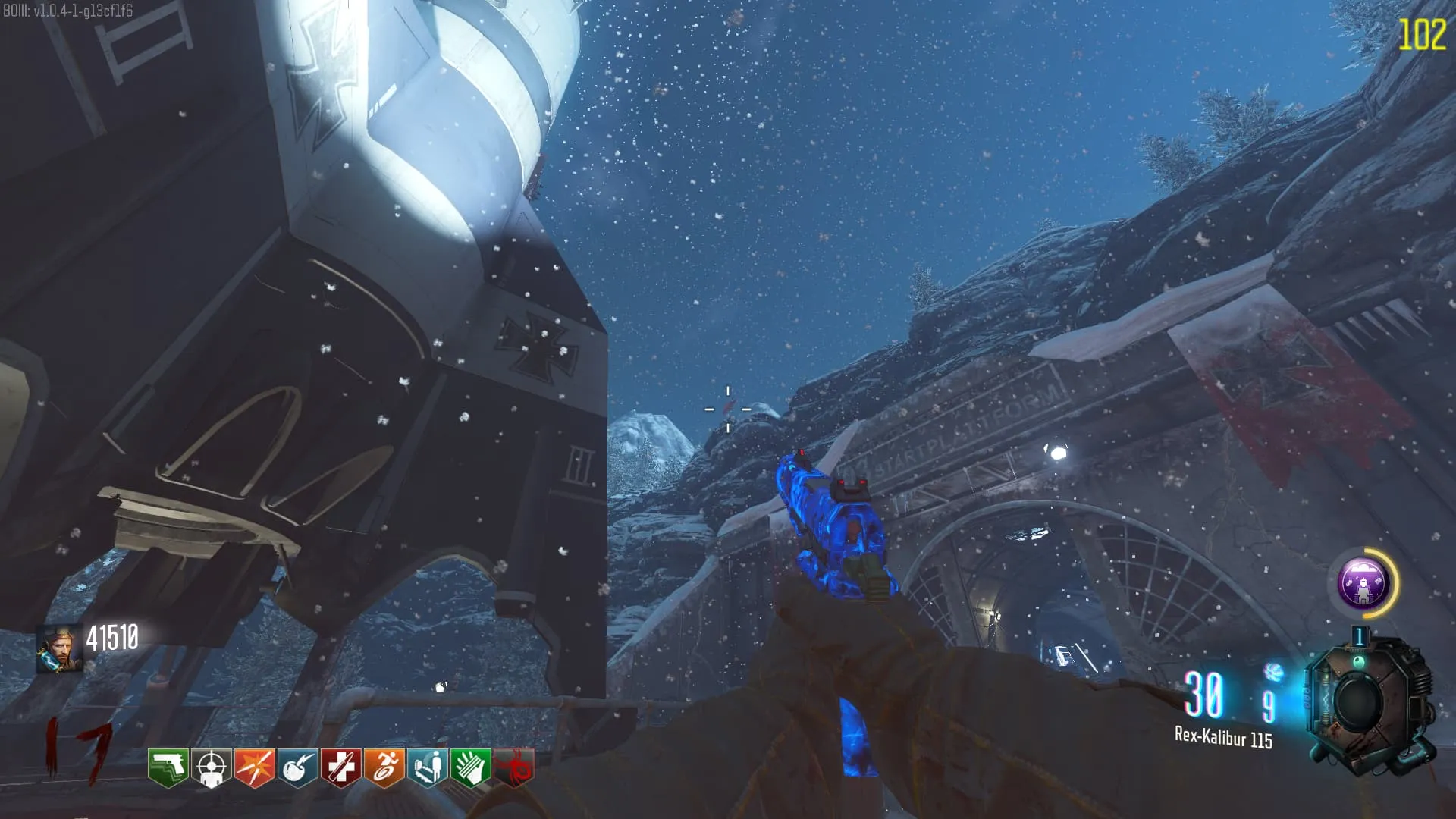Select the Electric Cherry perk icon

tap(298, 767)
